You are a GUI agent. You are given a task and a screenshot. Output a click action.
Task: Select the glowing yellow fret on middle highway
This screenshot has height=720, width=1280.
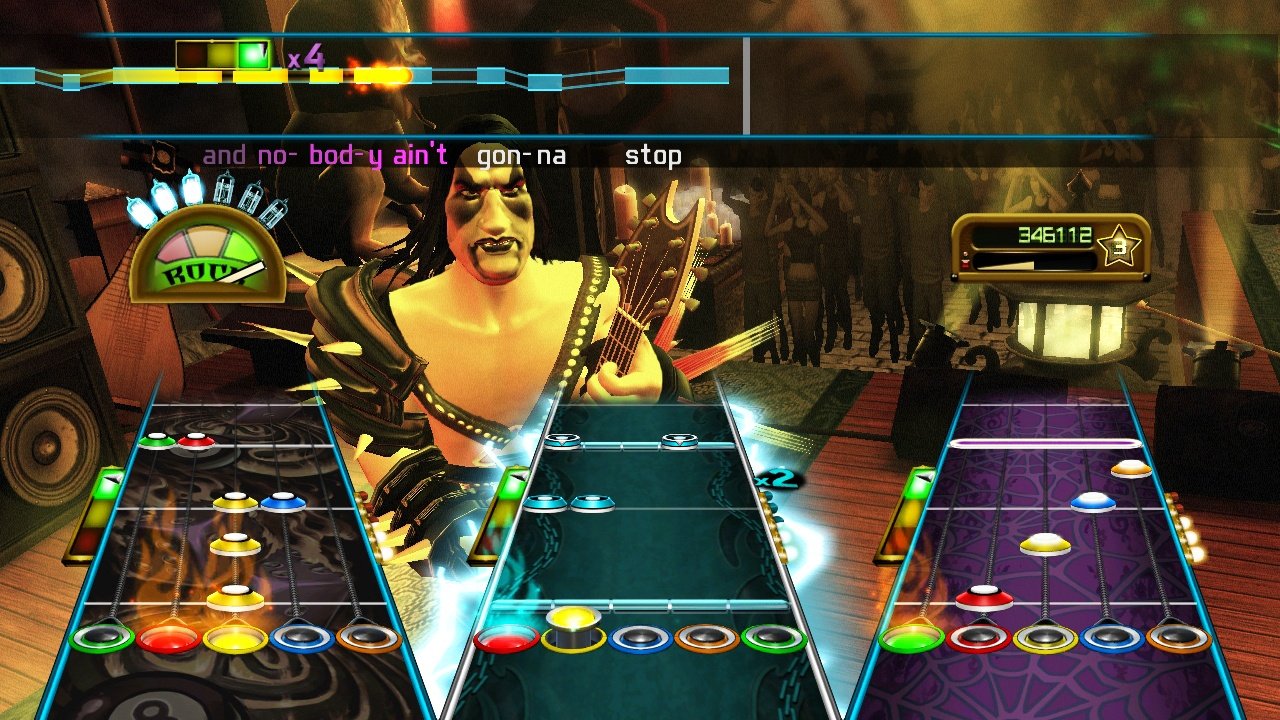[x=573, y=625]
